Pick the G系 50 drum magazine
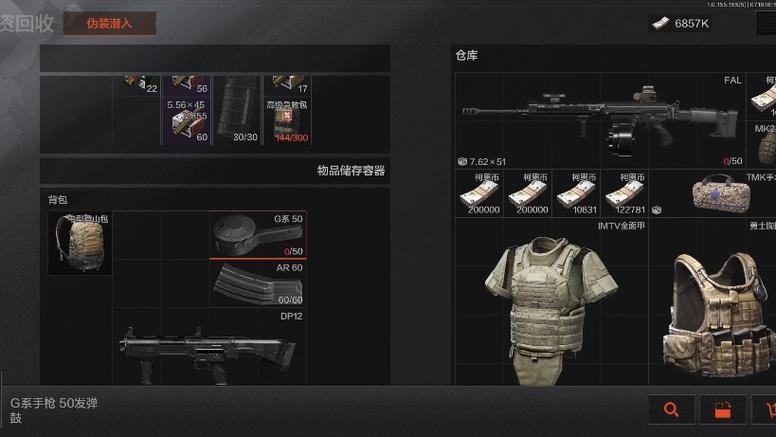 point(258,235)
